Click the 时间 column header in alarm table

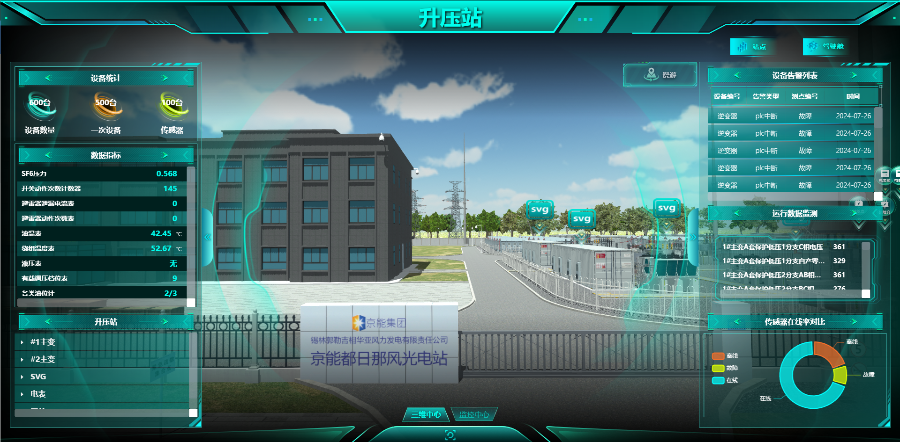click(852, 96)
